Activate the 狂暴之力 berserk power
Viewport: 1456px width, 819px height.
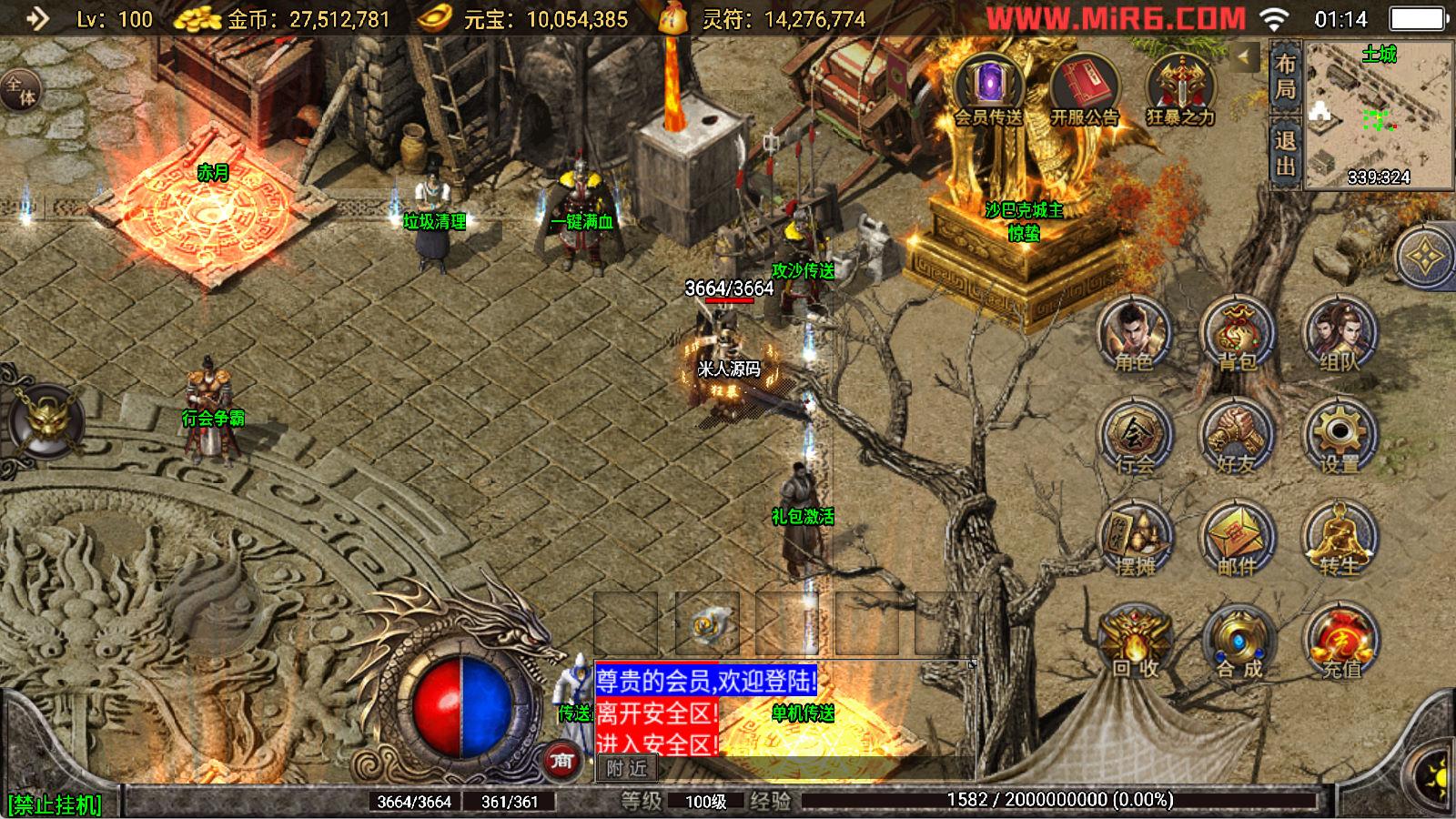1180,89
